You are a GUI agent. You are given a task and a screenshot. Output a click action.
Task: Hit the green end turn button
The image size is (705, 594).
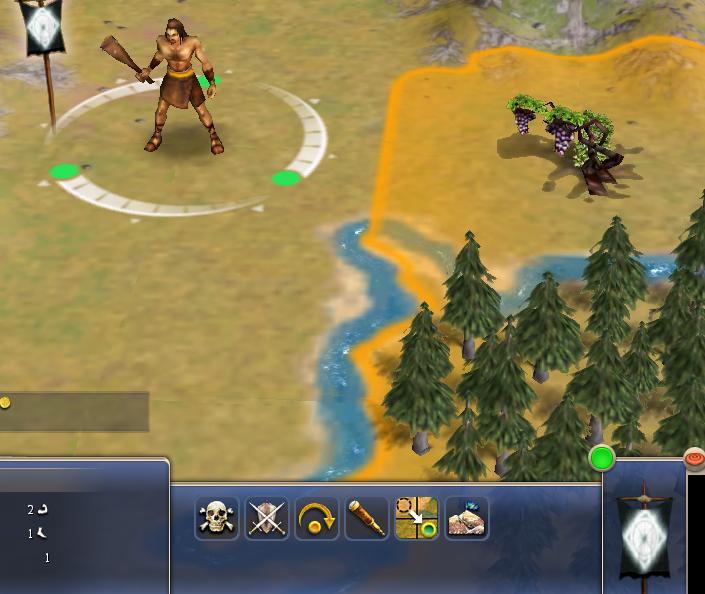[x=601, y=459]
